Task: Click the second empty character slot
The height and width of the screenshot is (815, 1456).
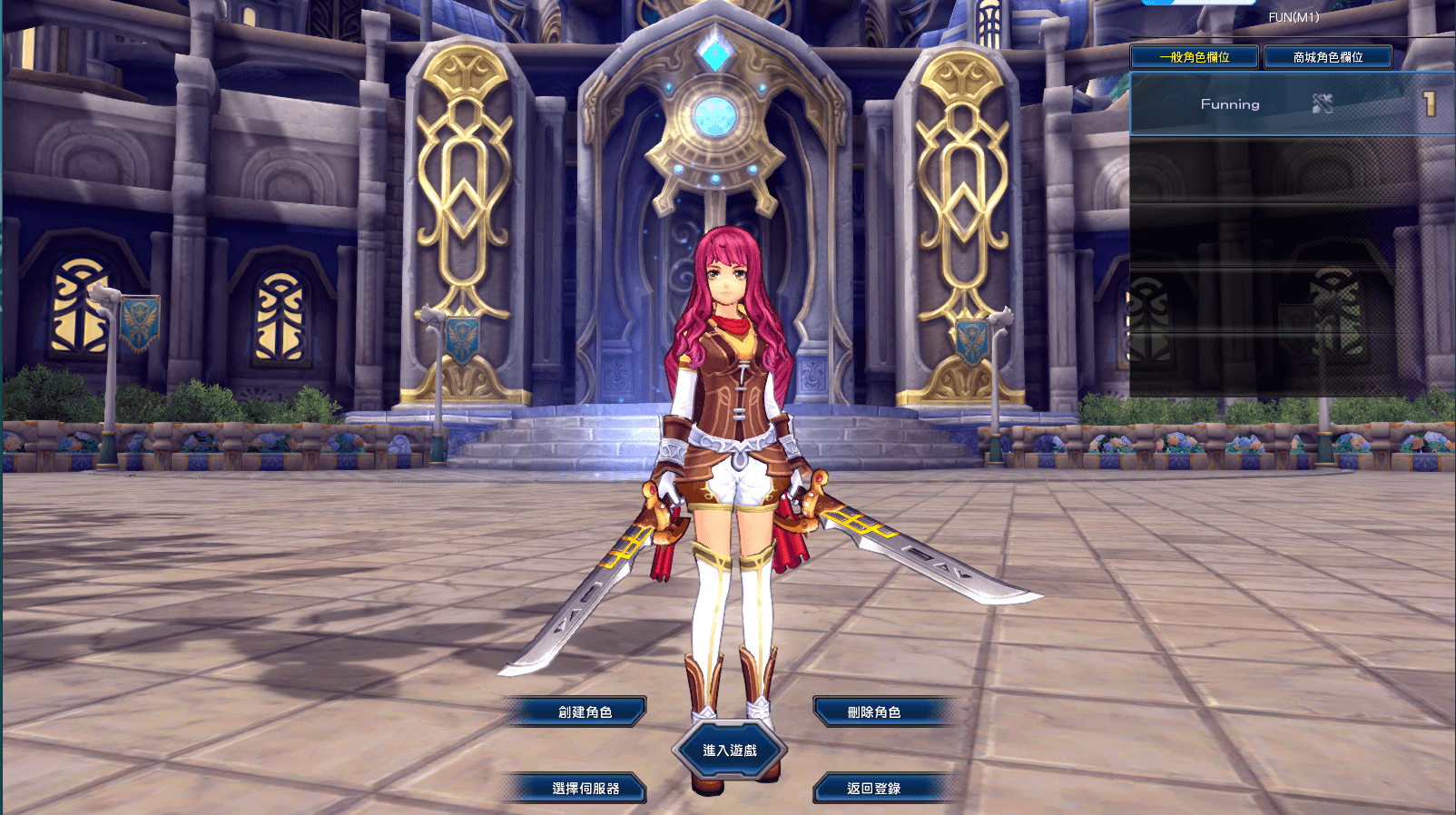Action: [1289, 231]
